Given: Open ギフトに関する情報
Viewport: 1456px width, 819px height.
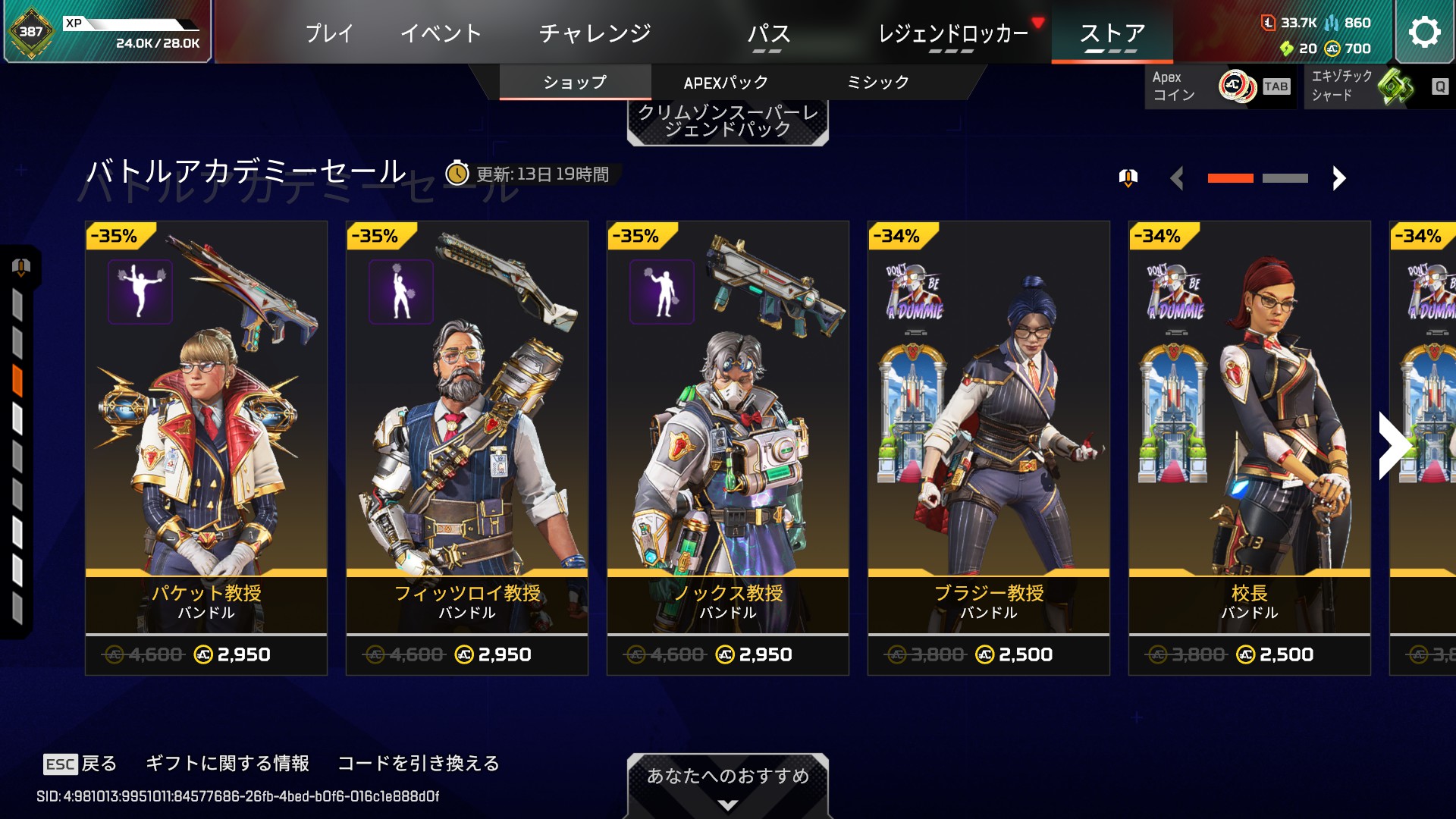Looking at the screenshot, I should pyautogui.click(x=227, y=764).
